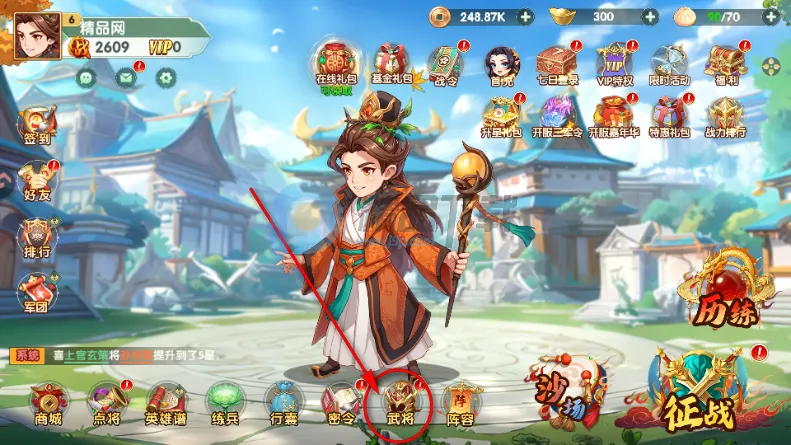The image size is (791, 445).
Task: Open the 阵容 lineup screen
Action: pyautogui.click(x=461, y=404)
